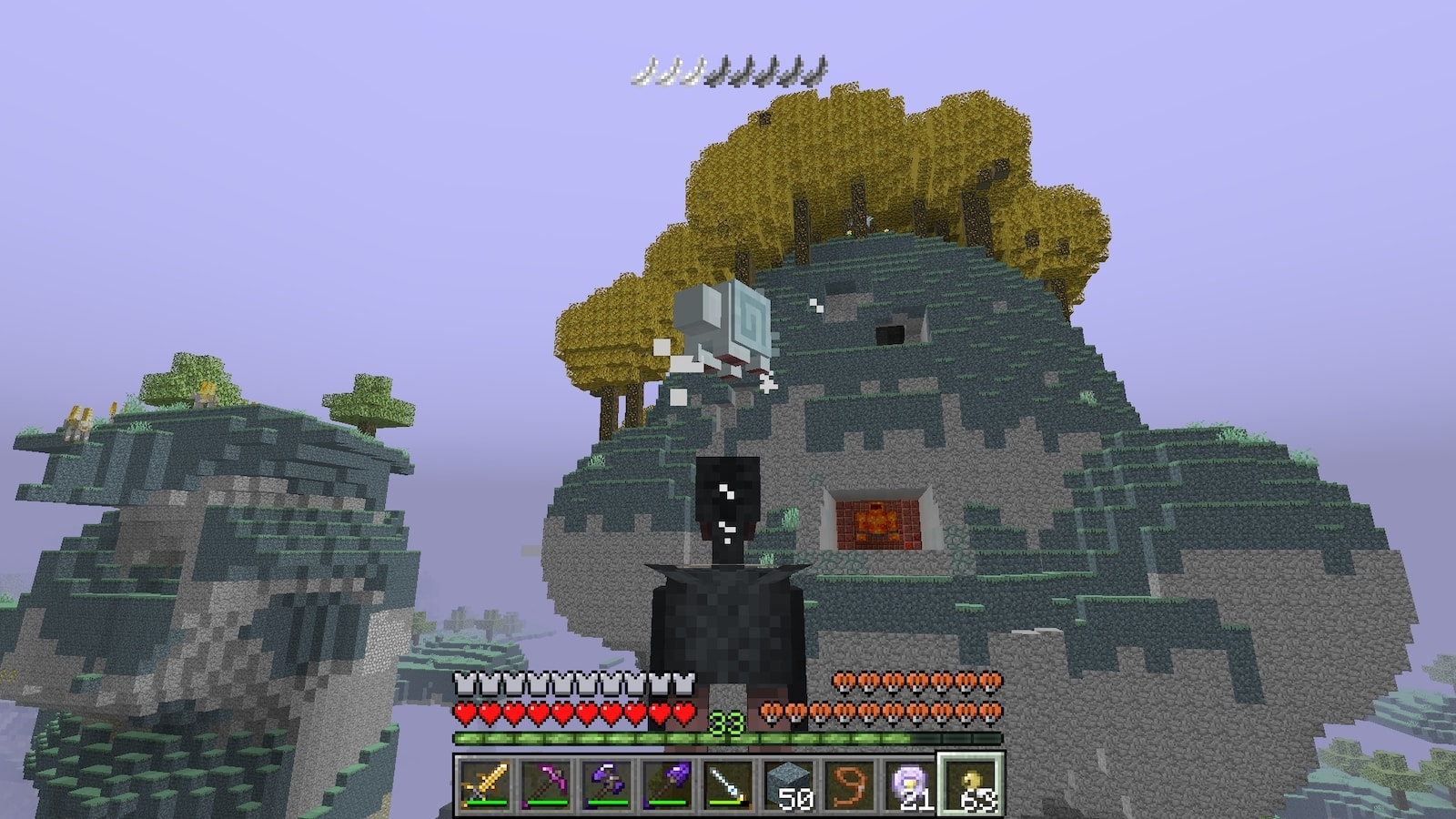
Task: Select the lavender orb stack of 21
Action: [x=910, y=784]
